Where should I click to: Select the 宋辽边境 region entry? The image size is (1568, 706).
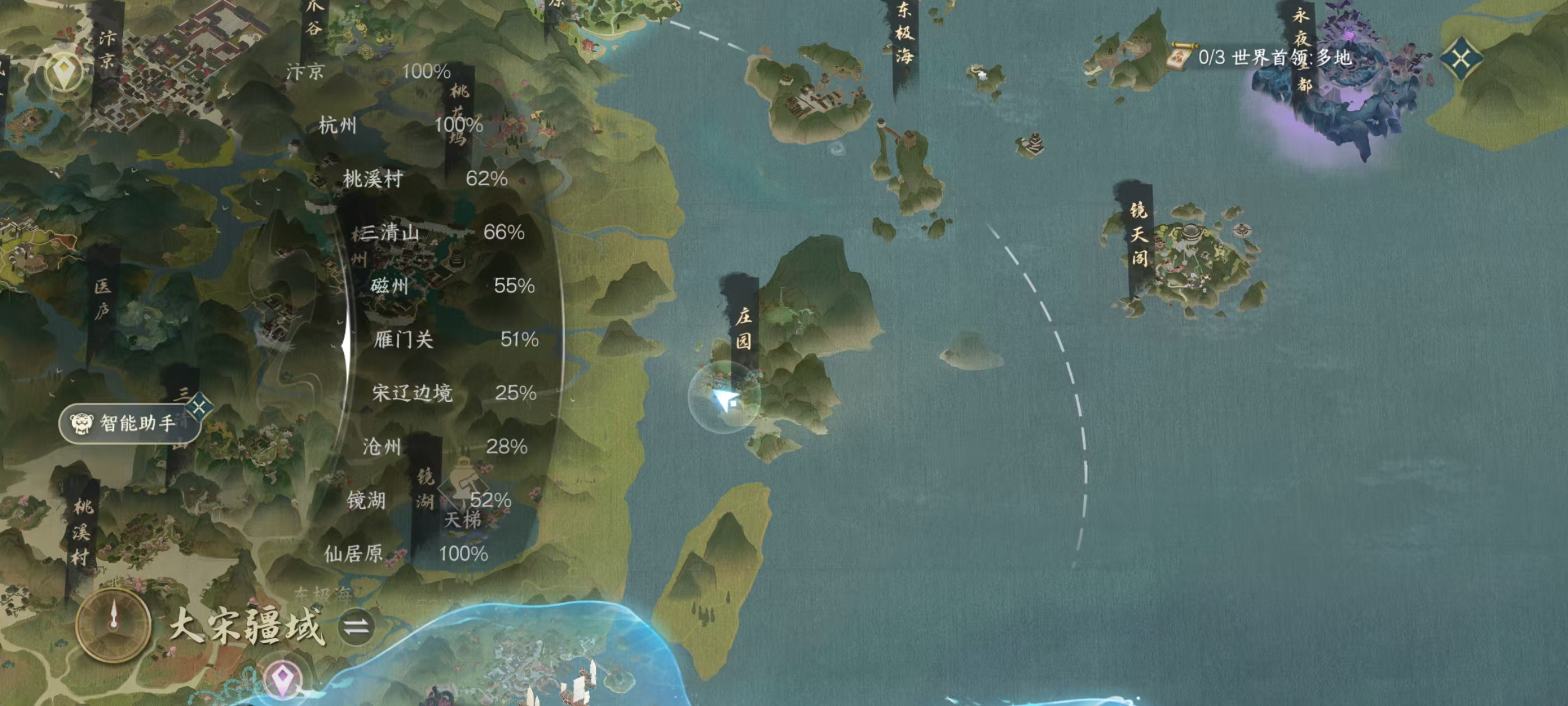click(x=454, y=393)
